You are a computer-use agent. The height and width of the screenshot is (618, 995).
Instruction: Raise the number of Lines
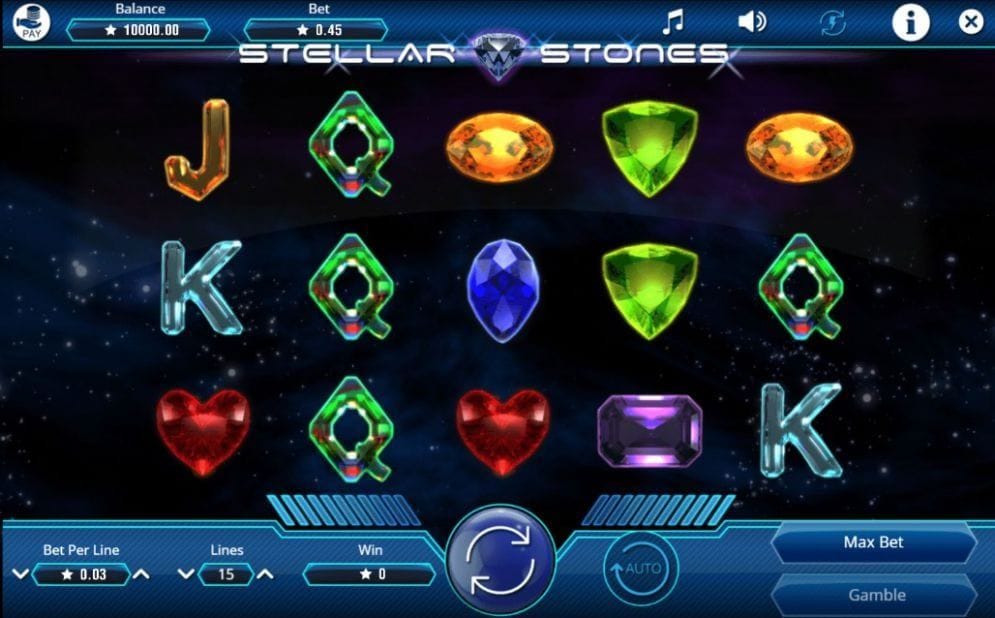point(265,575)
